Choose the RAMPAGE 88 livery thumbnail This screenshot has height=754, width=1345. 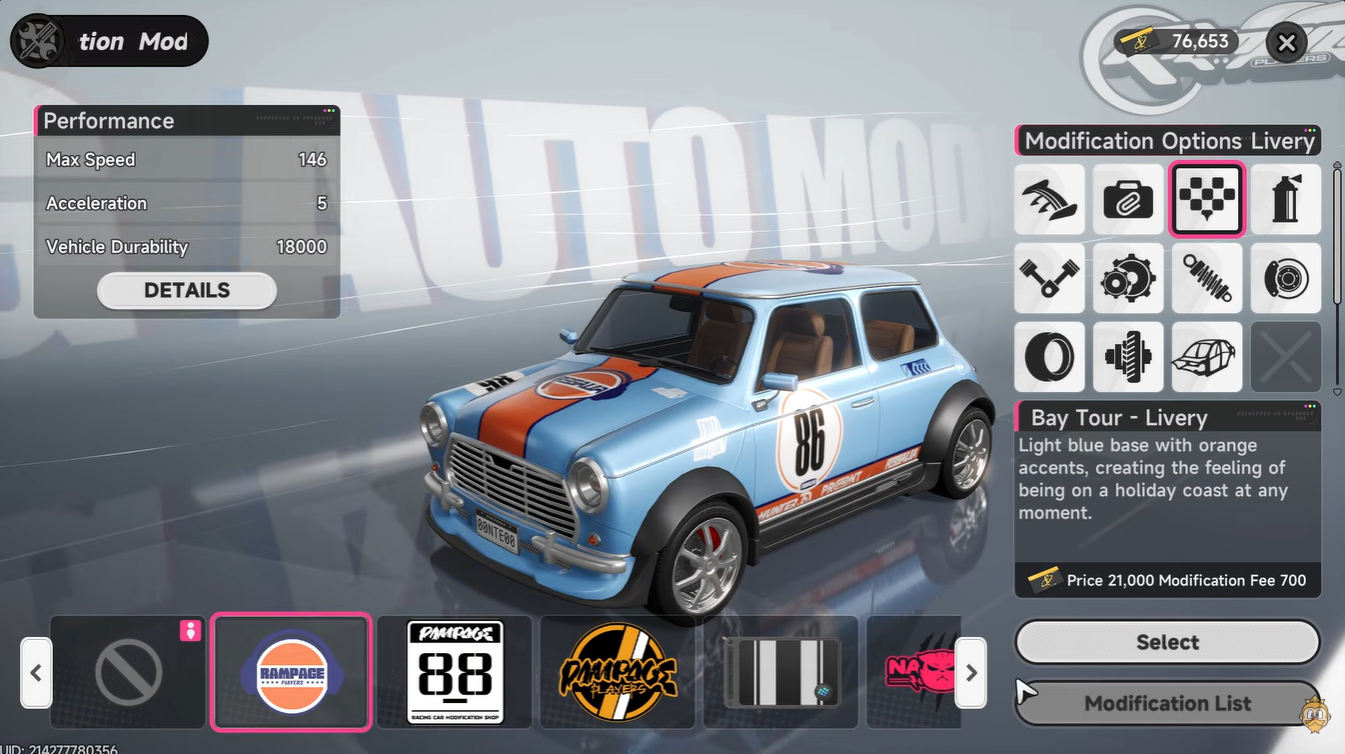point(453,672)
